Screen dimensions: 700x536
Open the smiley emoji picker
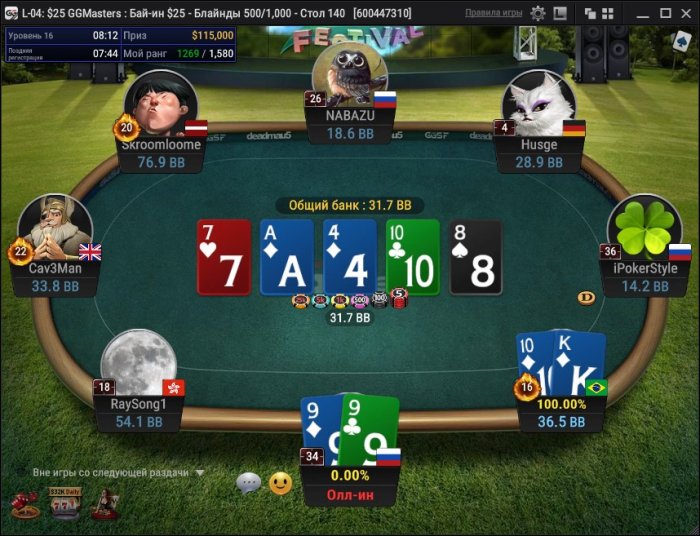pos(280,483)
